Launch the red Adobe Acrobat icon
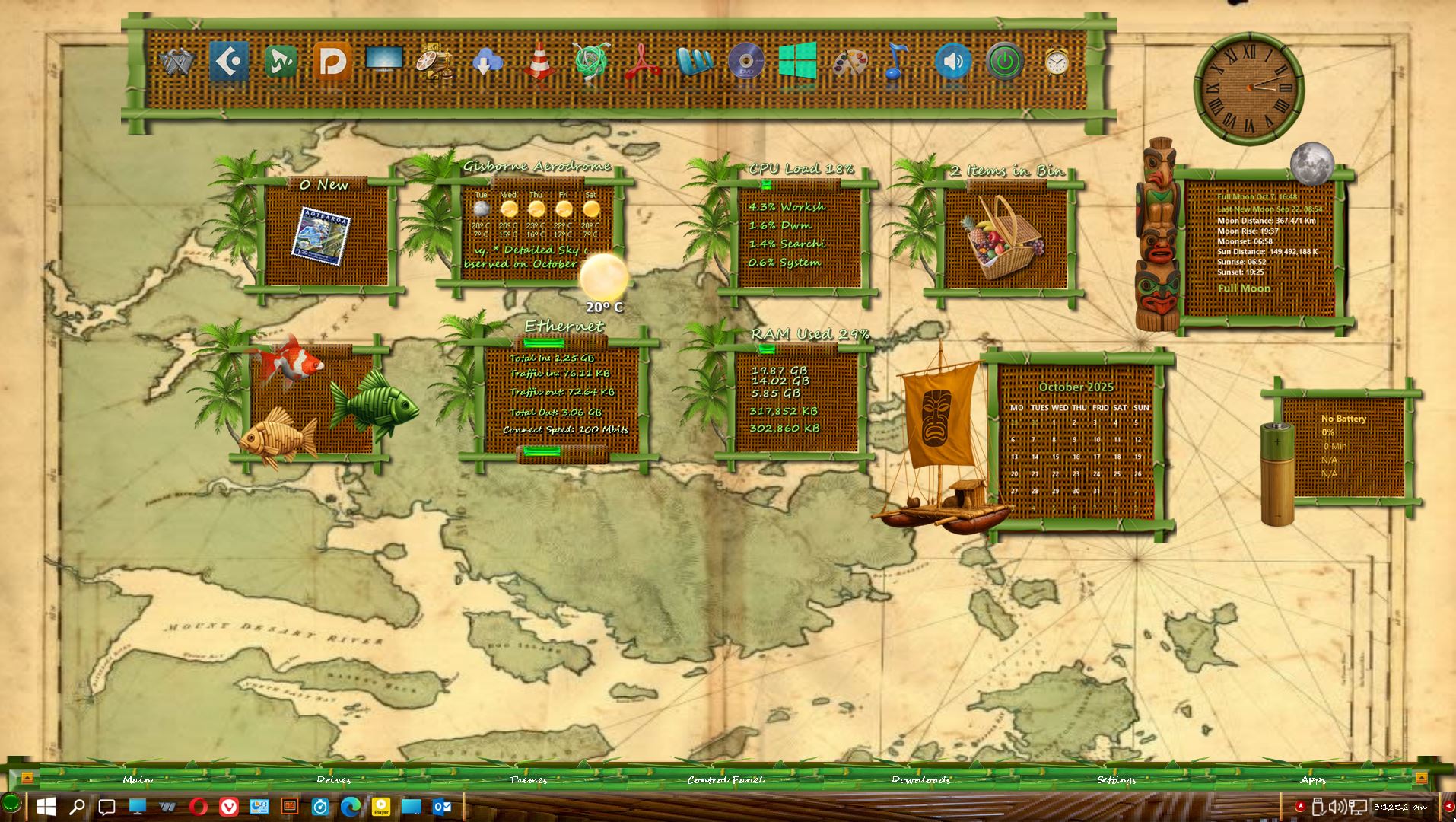 (x=642, y=62)
